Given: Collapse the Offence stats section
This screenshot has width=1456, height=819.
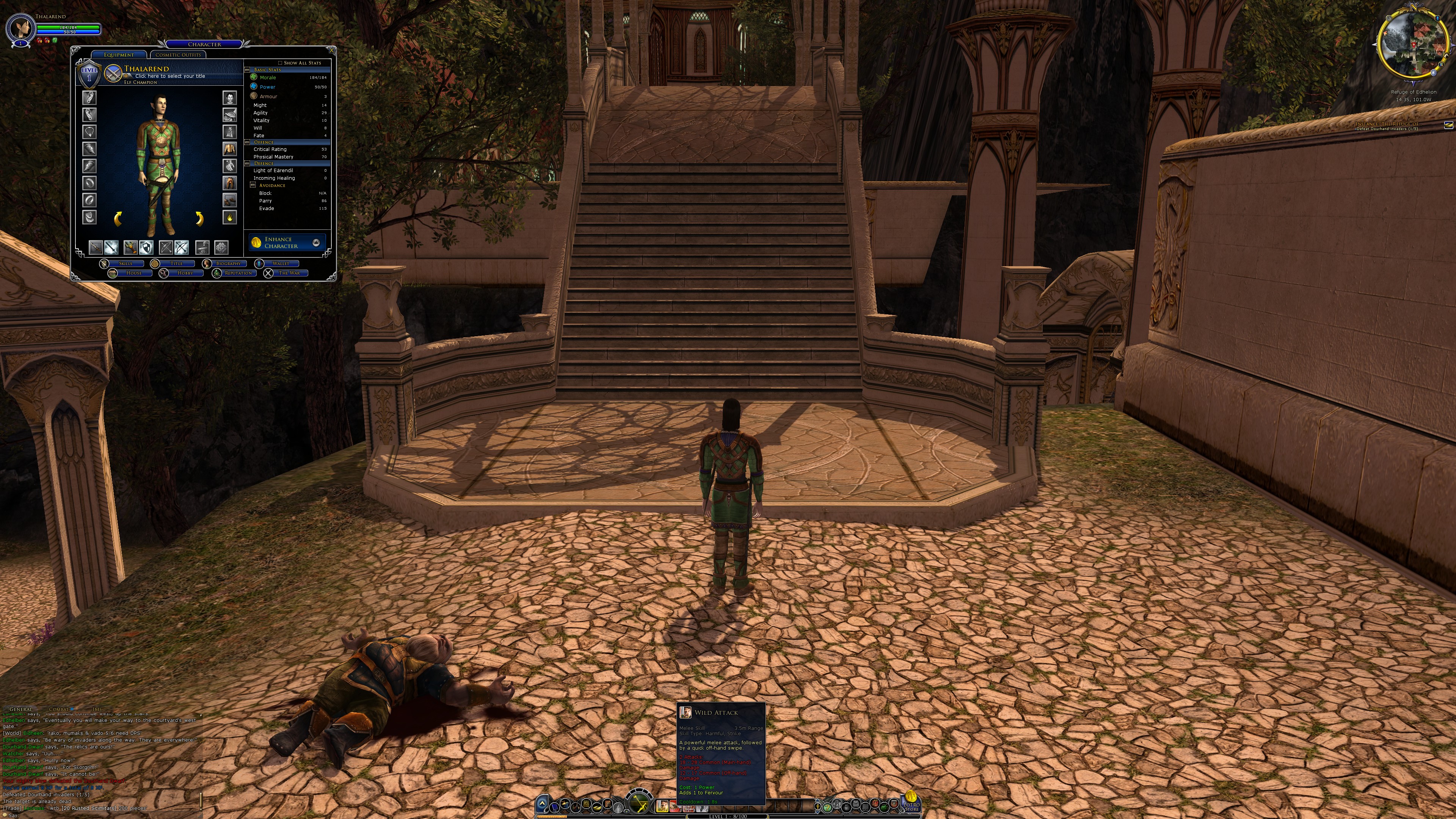Looking at the screenshot, I should point(247,143).
